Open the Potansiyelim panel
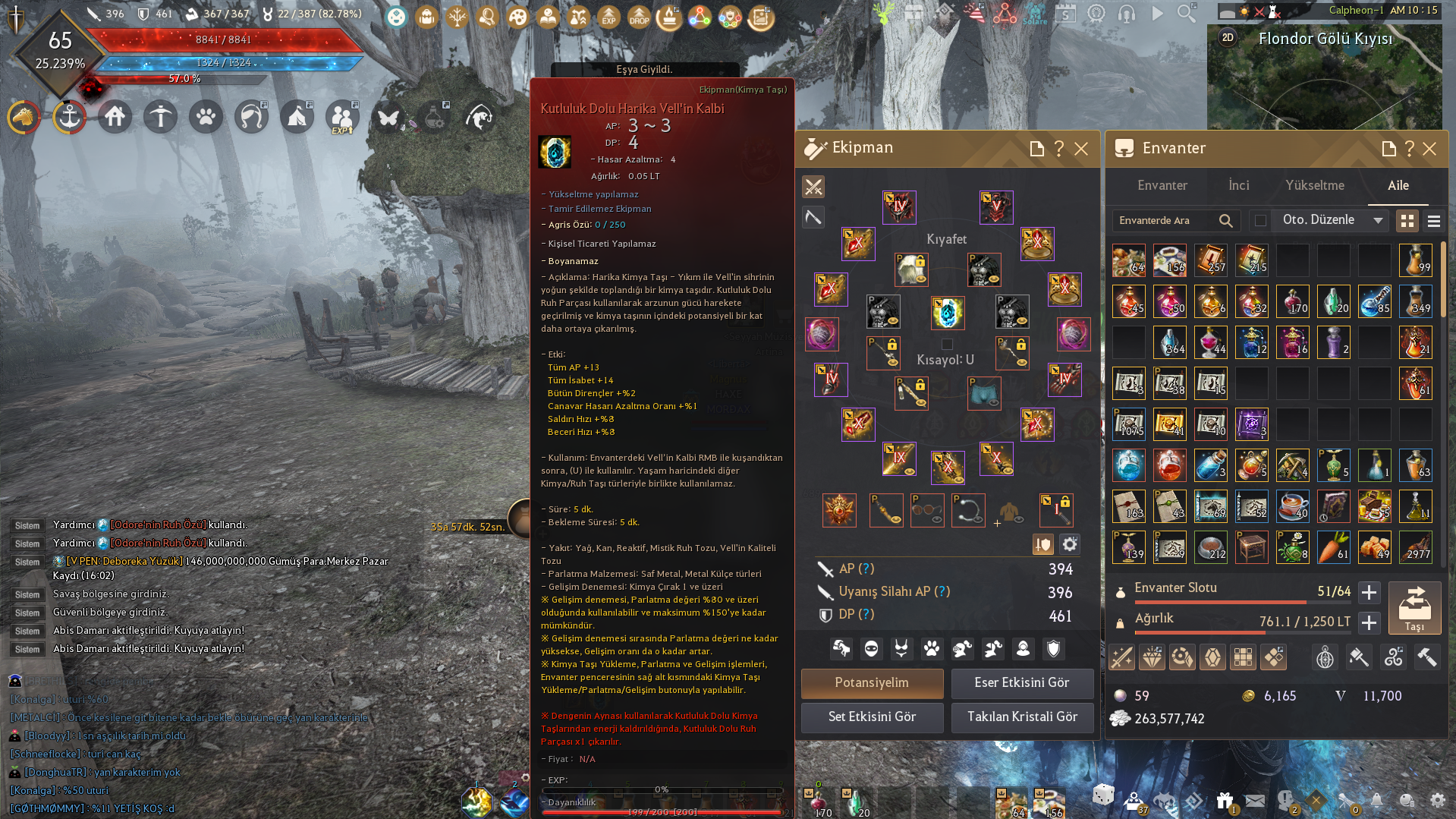The image size is (1456, 819). tap(872, 683)
